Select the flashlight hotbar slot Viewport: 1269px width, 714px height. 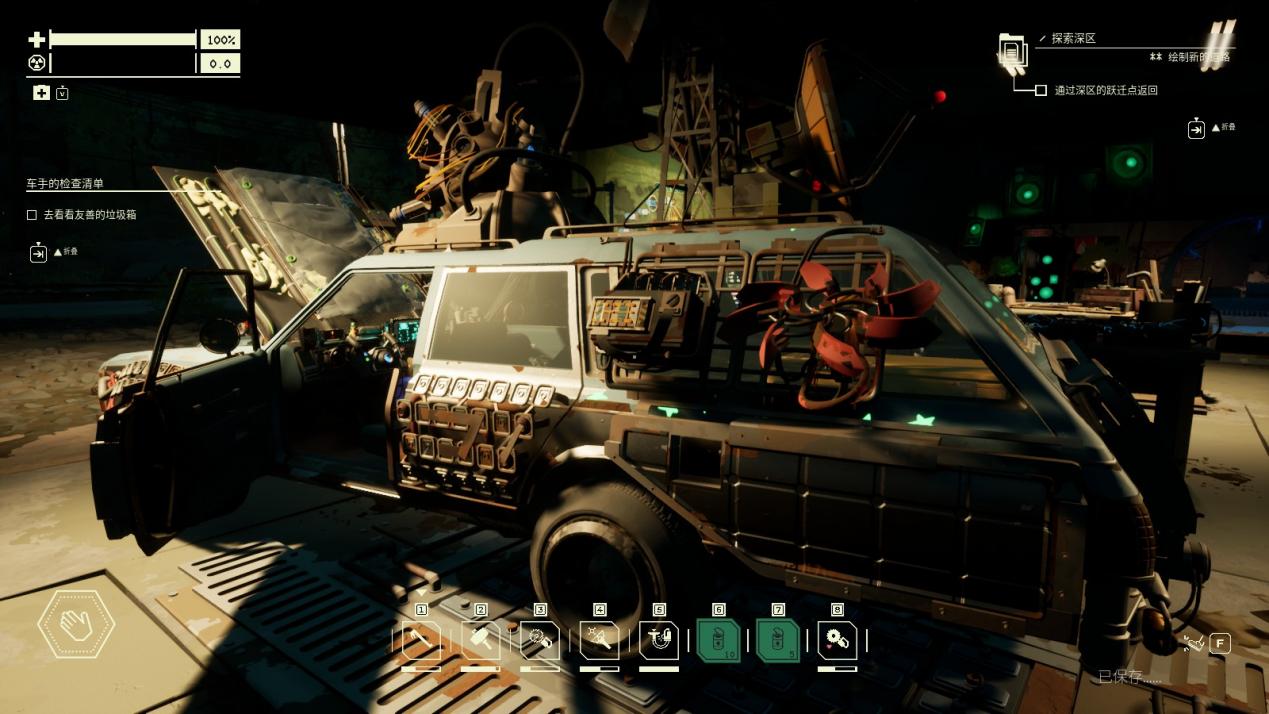click(x=599, y=640)
